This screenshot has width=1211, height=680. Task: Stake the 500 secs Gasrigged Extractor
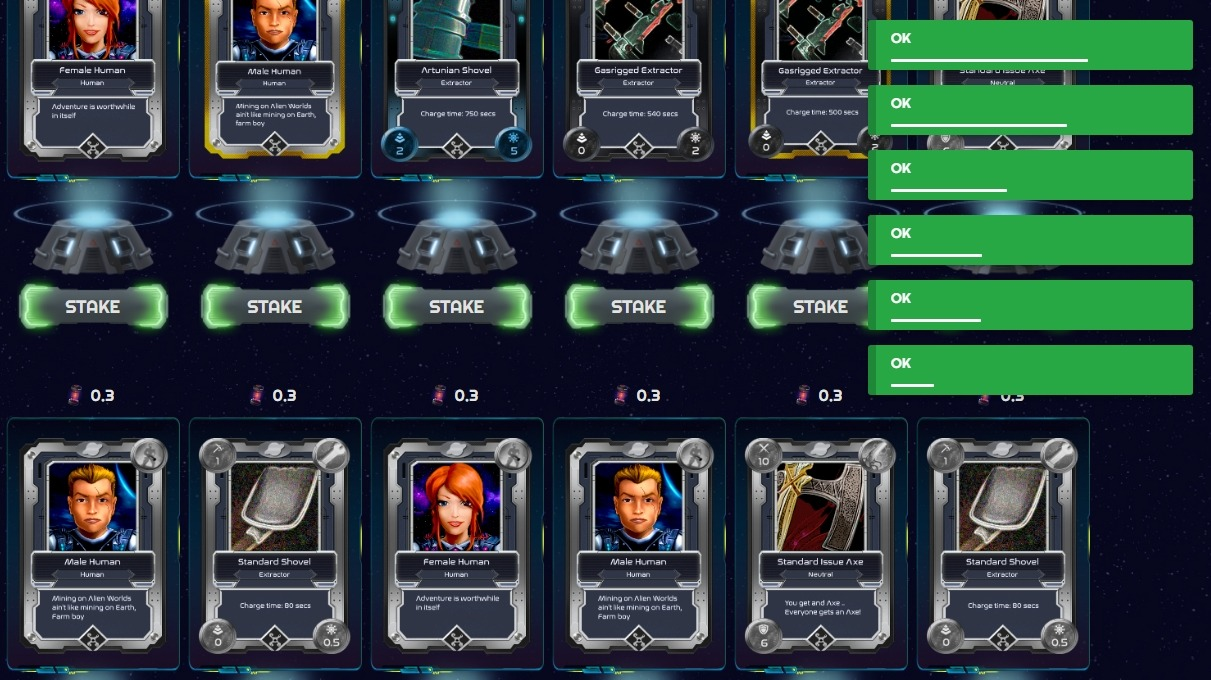[x=810, y=307]
